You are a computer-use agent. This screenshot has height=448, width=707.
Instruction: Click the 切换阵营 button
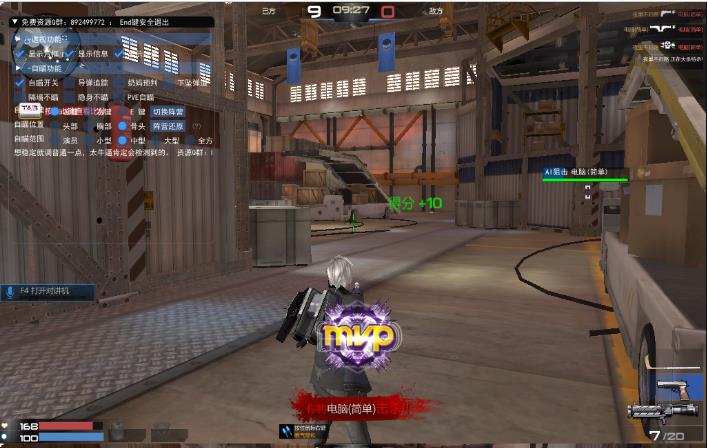point(167,112)
